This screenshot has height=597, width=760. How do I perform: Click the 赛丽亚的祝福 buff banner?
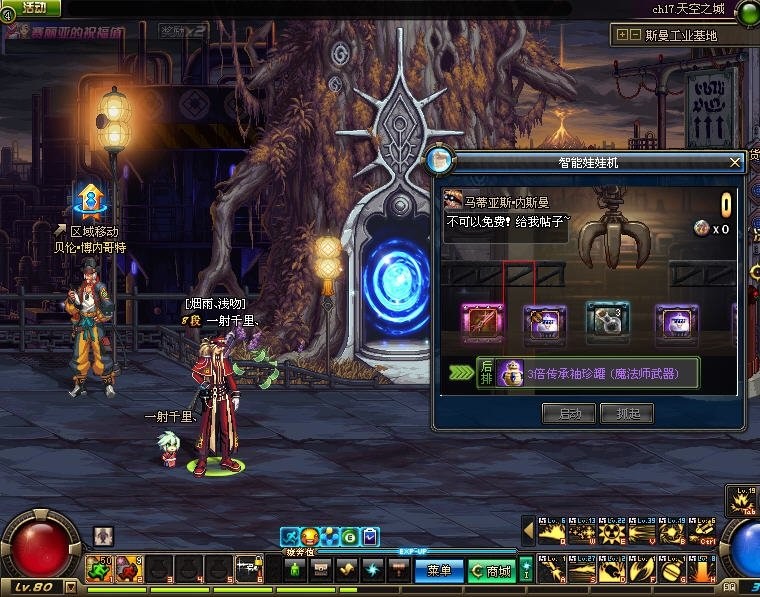coord(77,30)
